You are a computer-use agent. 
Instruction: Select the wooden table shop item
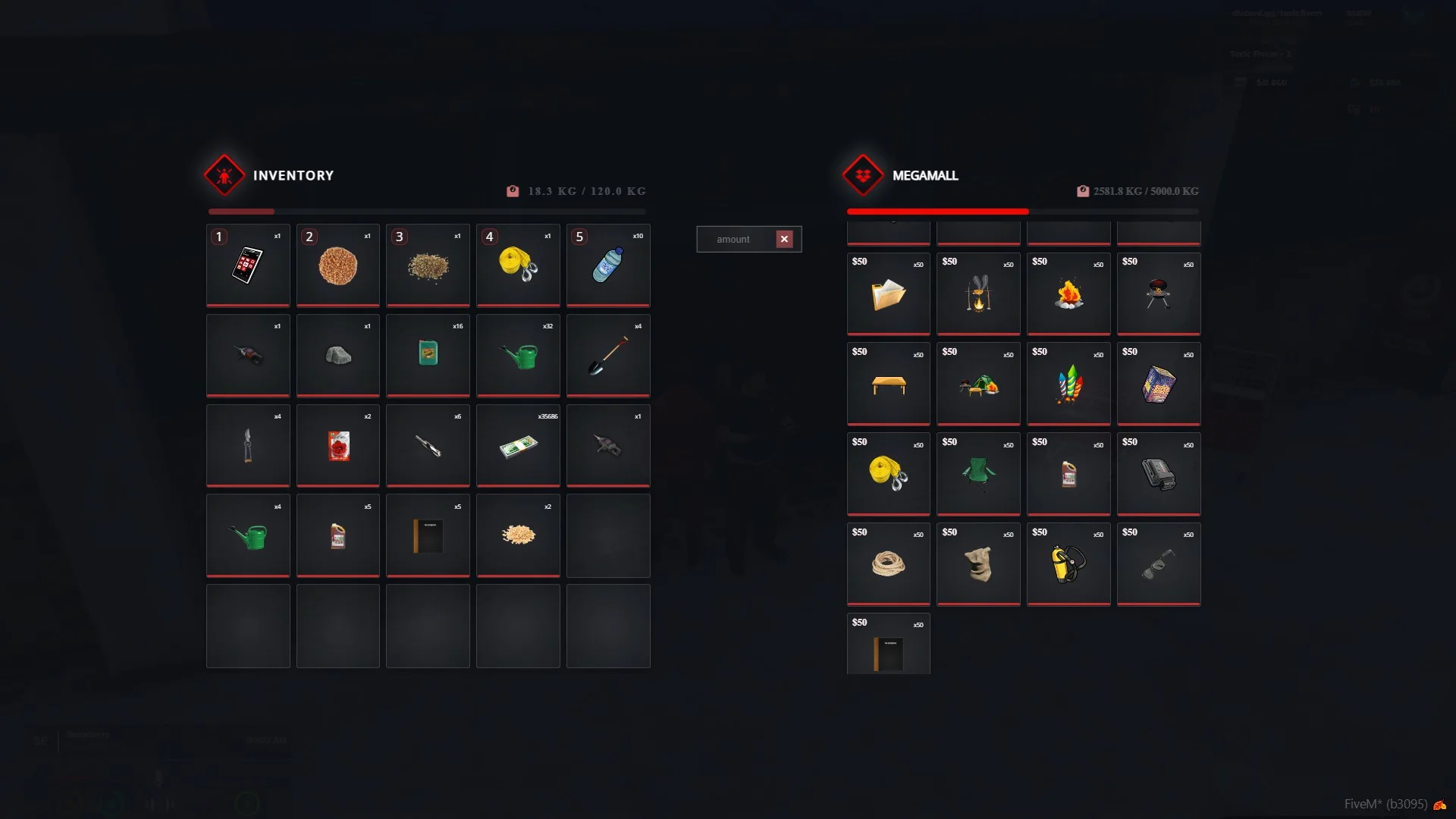888,384
